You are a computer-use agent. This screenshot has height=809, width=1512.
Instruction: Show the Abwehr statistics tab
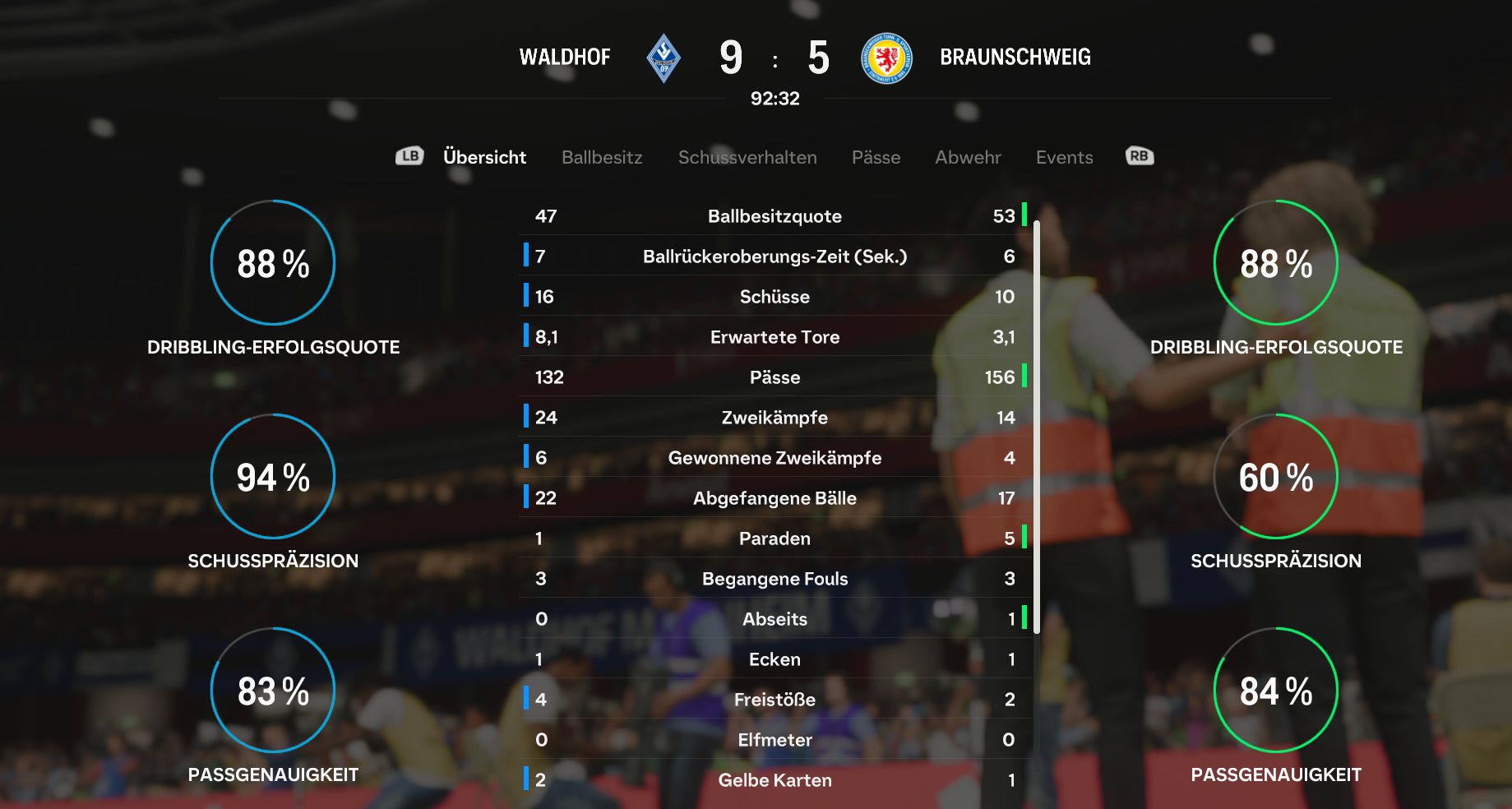(968, 157)
